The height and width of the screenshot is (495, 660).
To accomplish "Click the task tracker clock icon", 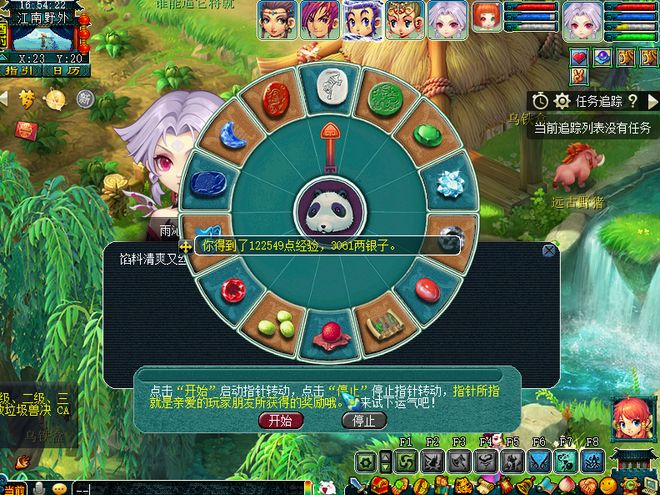I will pos(540,101).
